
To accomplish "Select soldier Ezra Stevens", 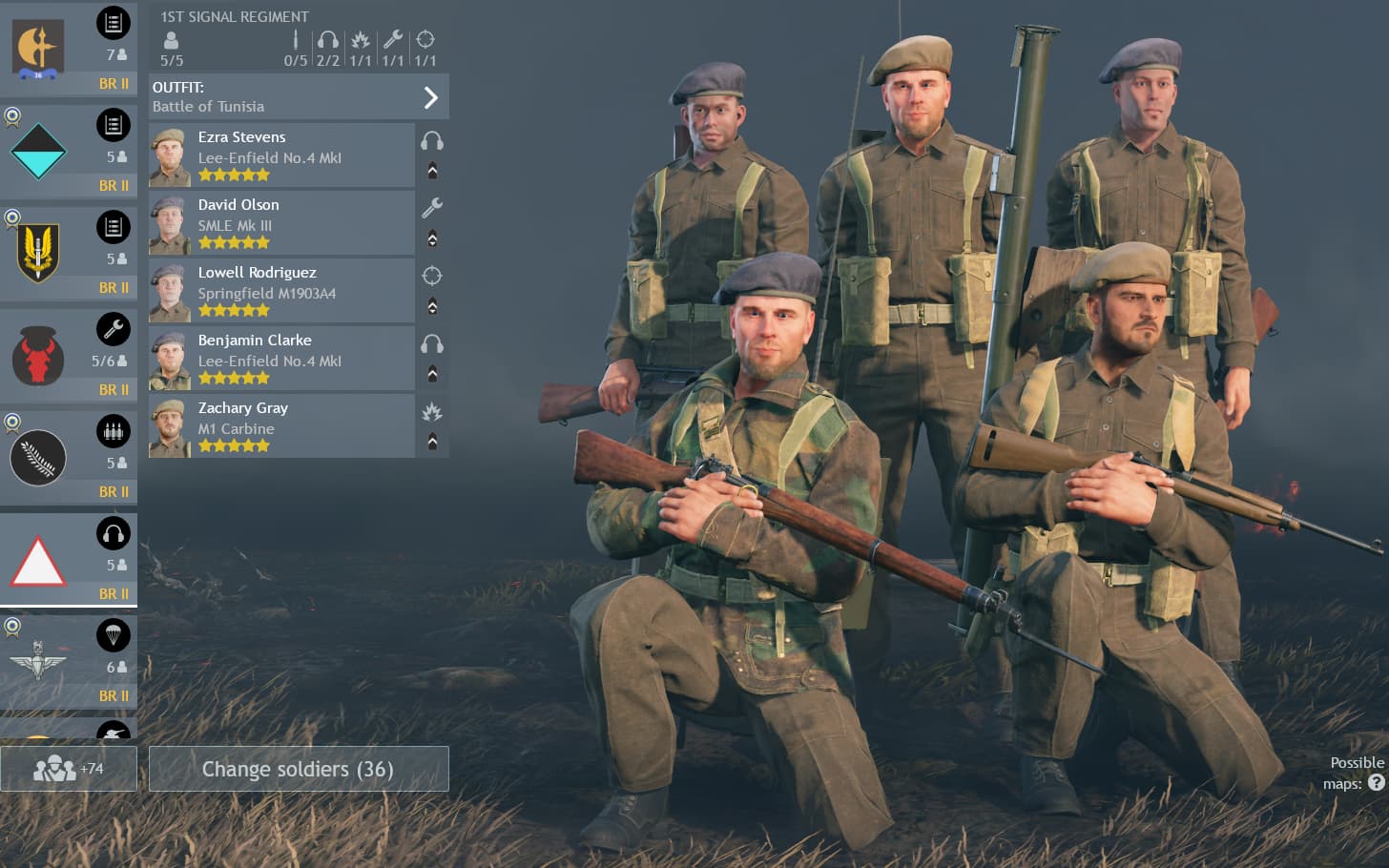I will coord(281,155).
